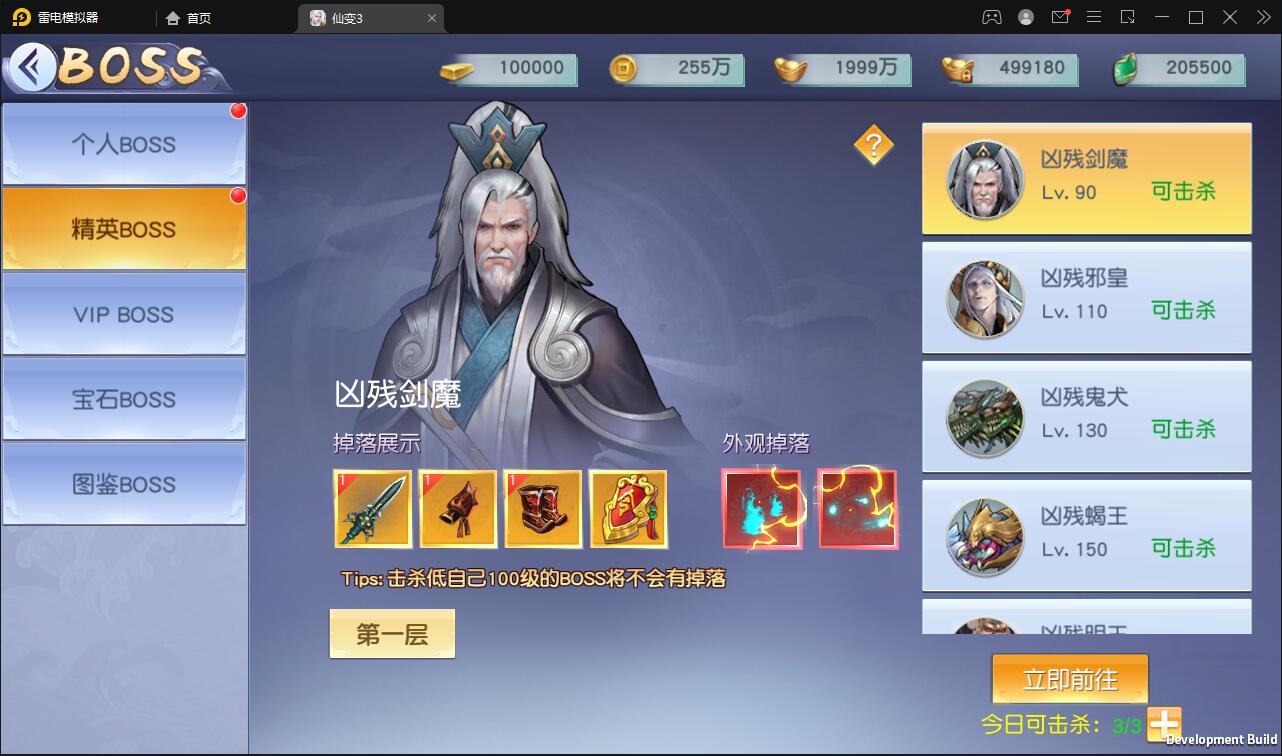Select the 凶残鬼犬 boss portrait
This screenshot has width=1282, height=756.
[x=984, y=417]
